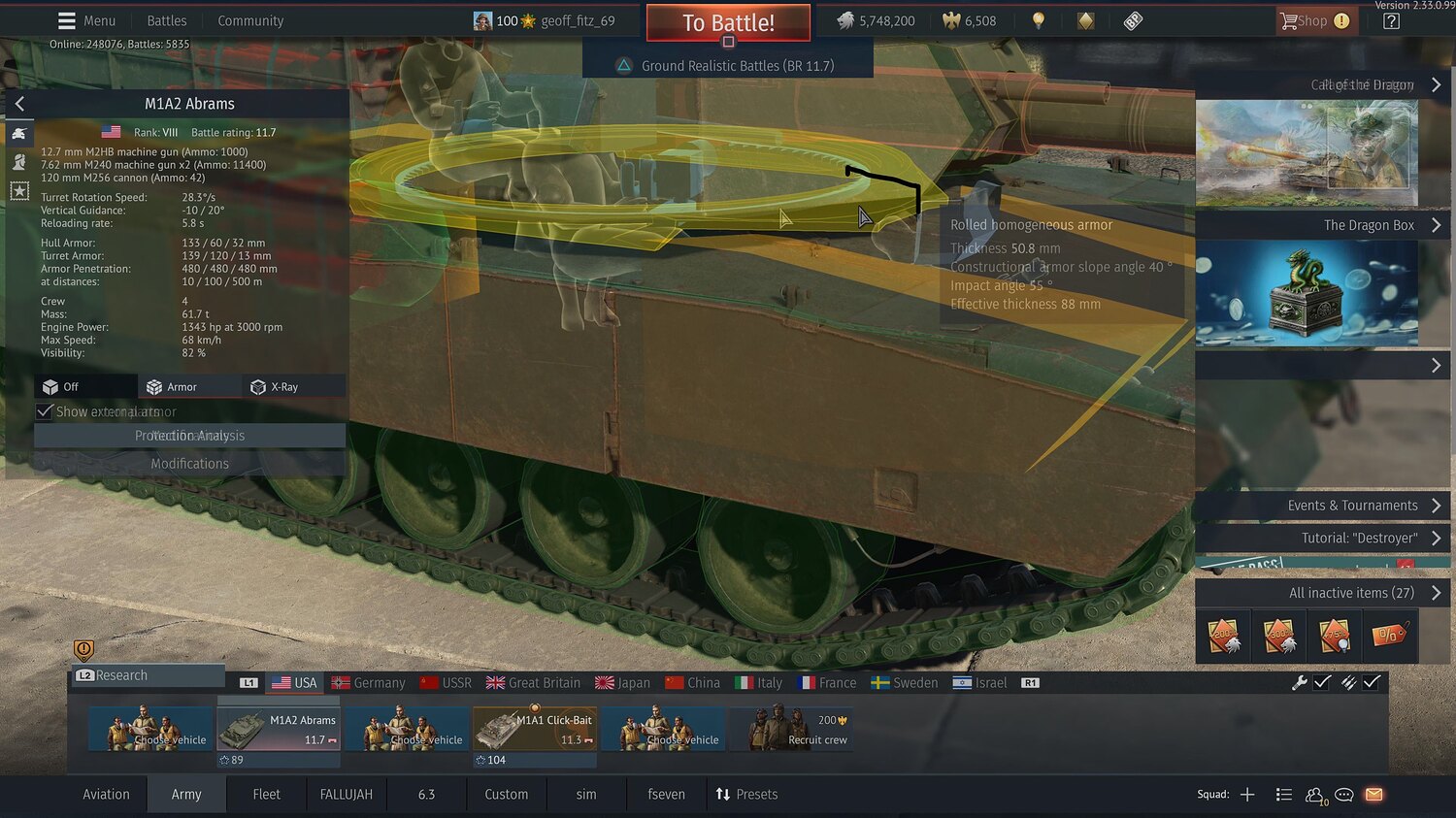Switch to the Aviation tab

(105, 794)
